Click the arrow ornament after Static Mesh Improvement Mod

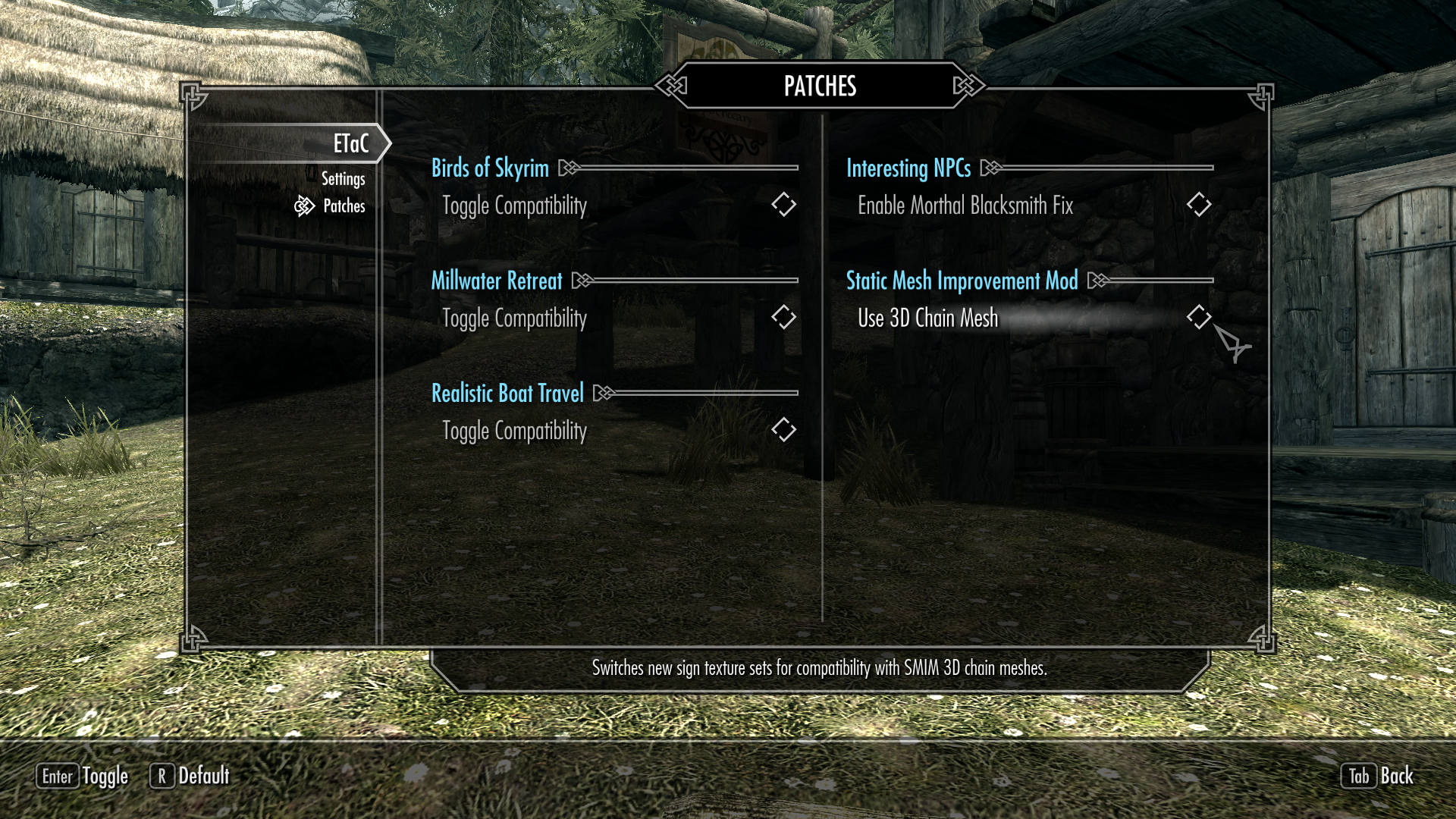pos(1096,281)
